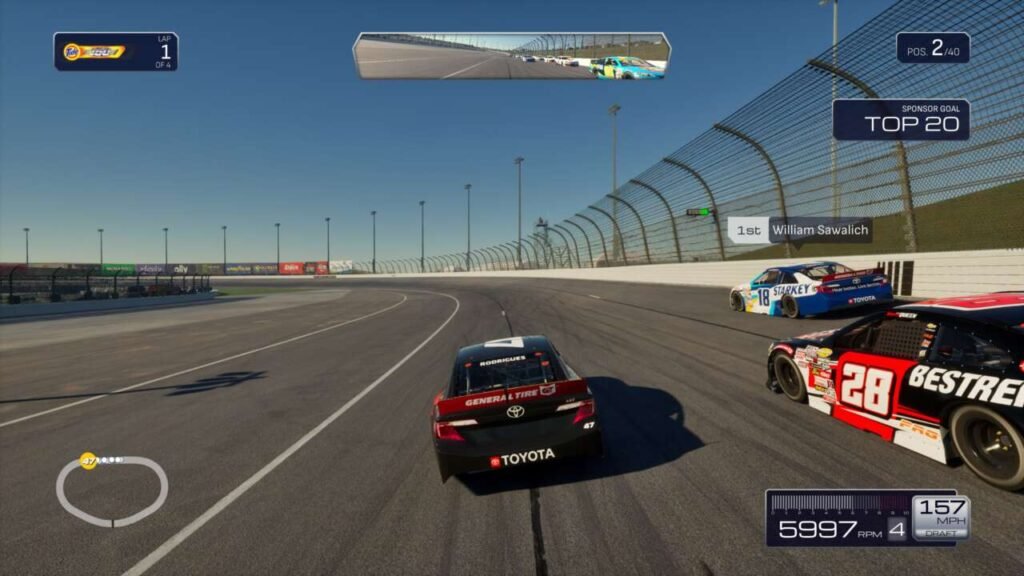Click the rear-view mirror display
The width and height of the screenshot is (1024, 576).
point(511,55)
